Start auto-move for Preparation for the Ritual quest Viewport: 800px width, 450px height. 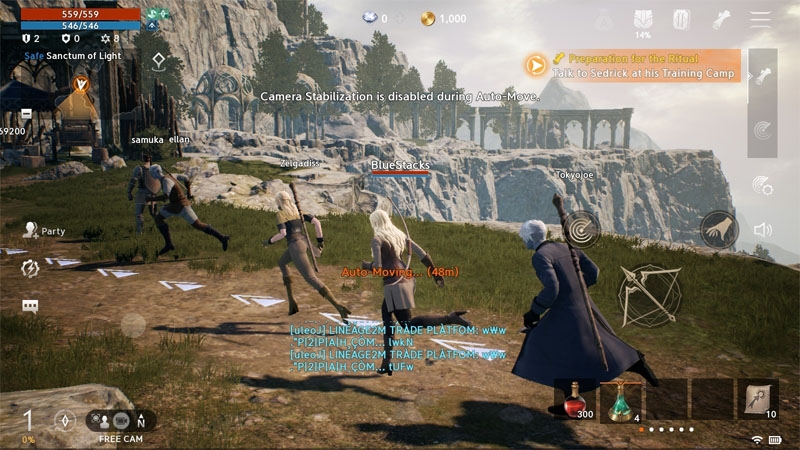(x=537, y=65)
